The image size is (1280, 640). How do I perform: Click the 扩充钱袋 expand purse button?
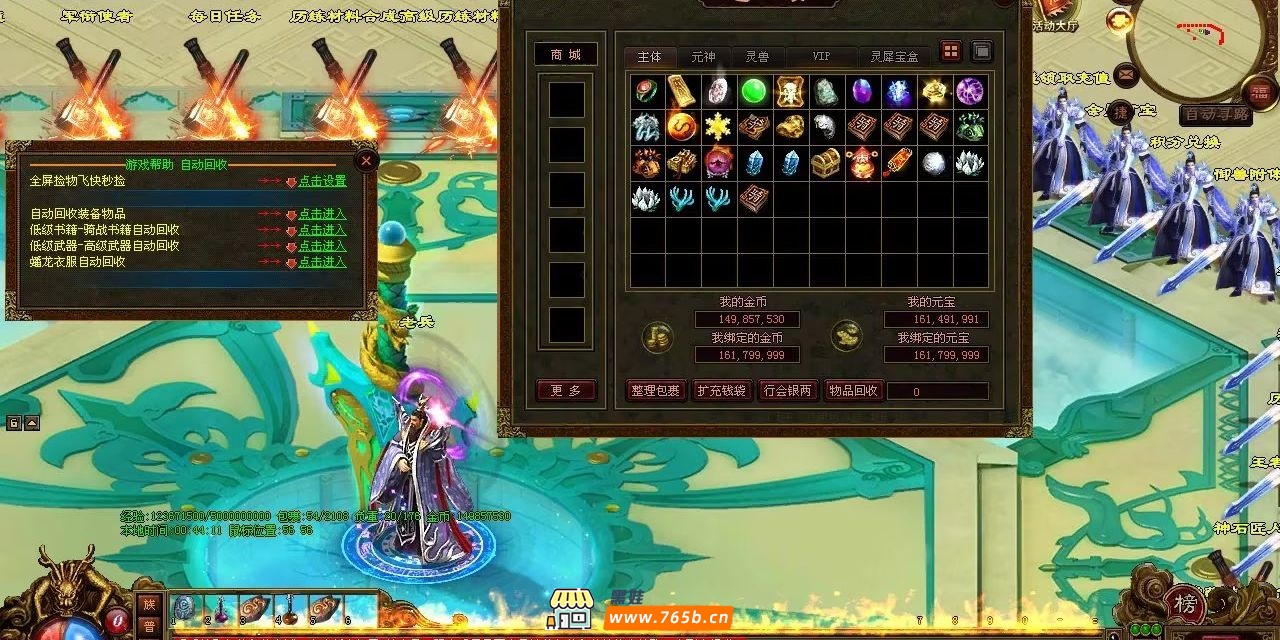[x=721, y=391]
